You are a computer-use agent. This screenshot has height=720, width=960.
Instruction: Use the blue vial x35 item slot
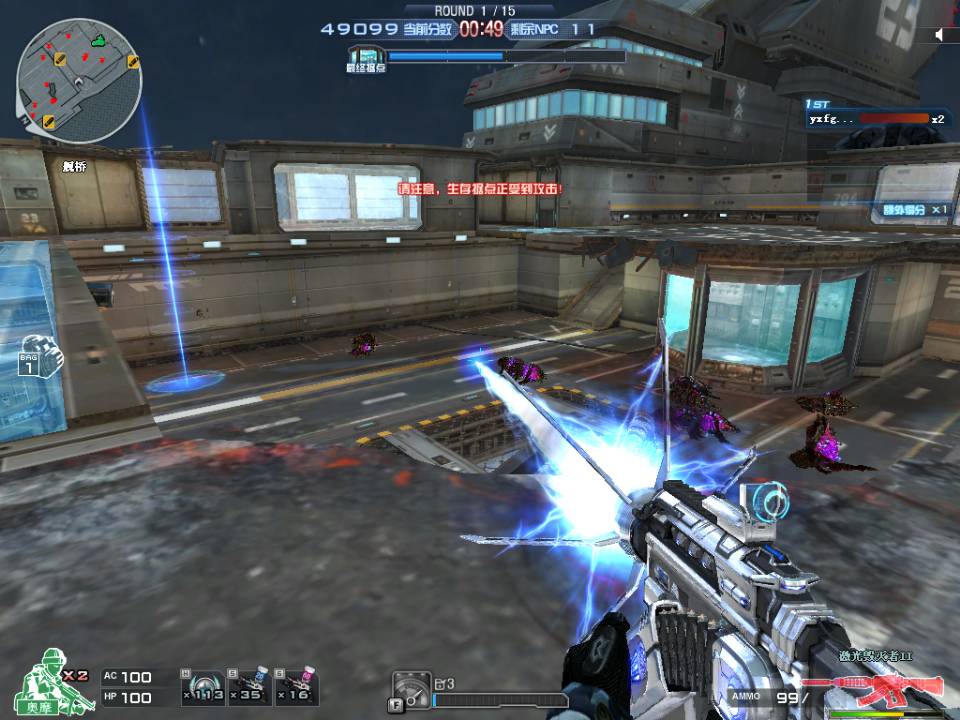click(x=250, y=686)
